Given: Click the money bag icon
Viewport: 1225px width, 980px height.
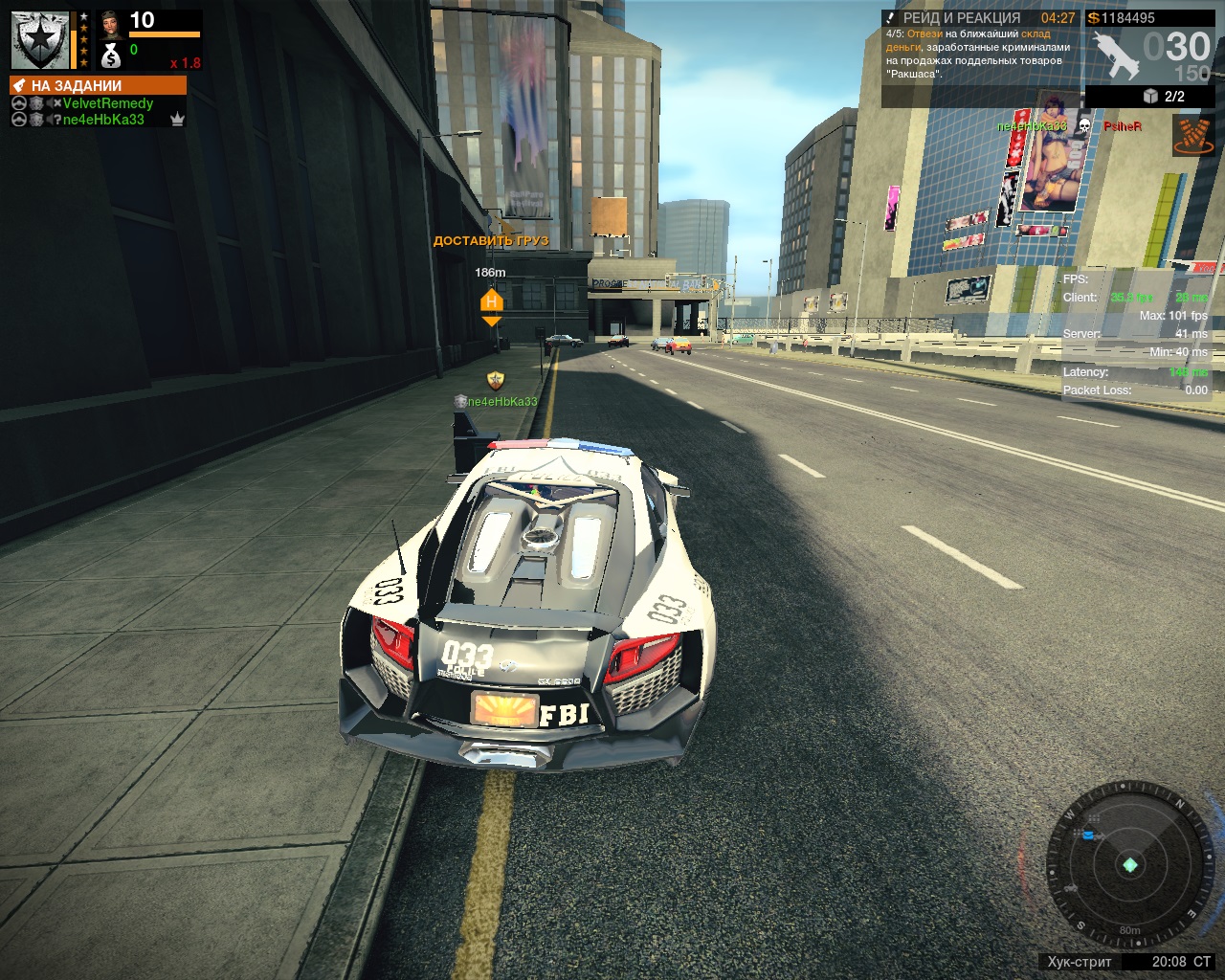Looking at the screenshot, I should [111, 56].
